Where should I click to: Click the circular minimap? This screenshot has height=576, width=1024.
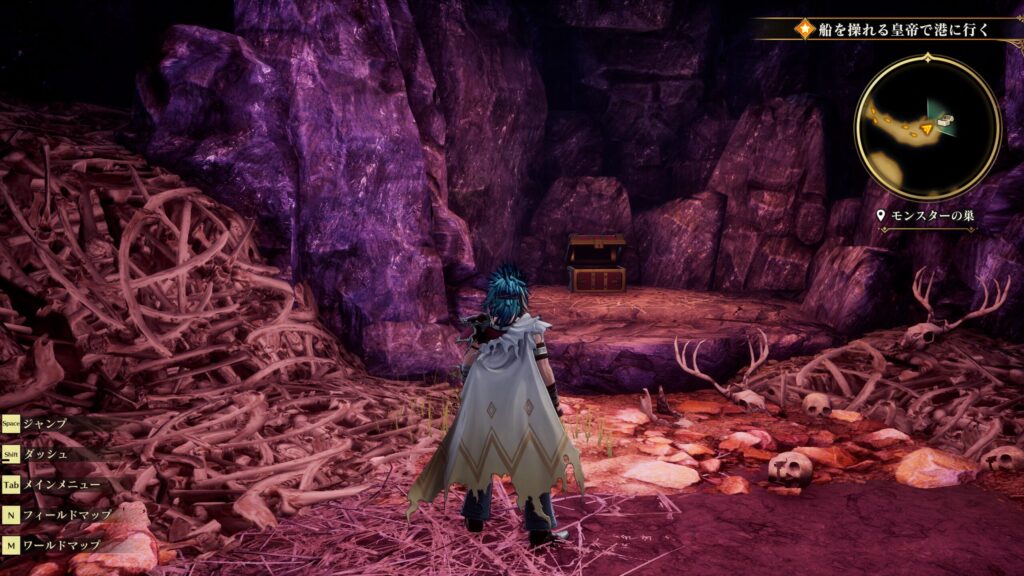[x=927, y=127]
